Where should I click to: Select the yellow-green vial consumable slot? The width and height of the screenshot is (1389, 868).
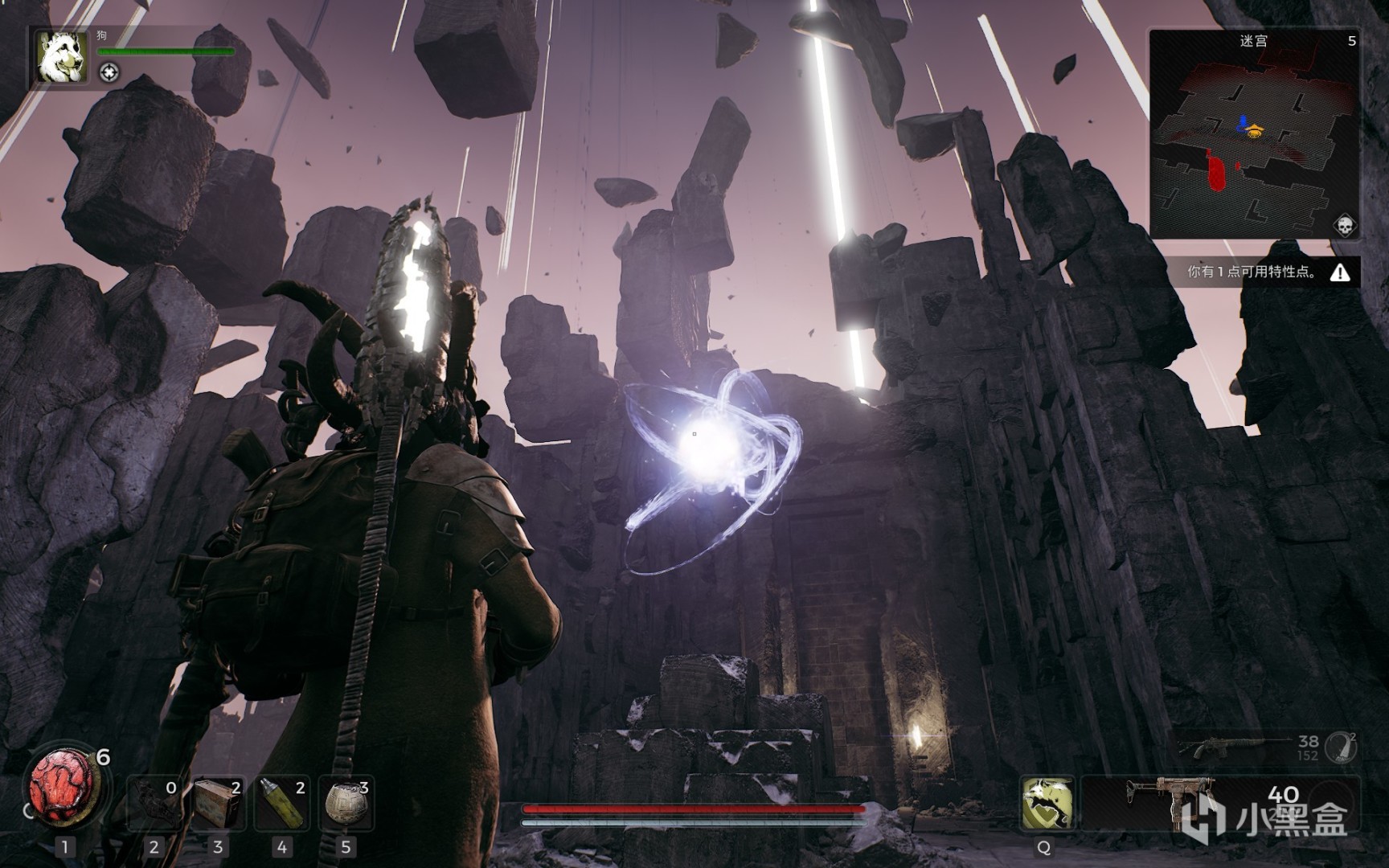coord(281,803)
